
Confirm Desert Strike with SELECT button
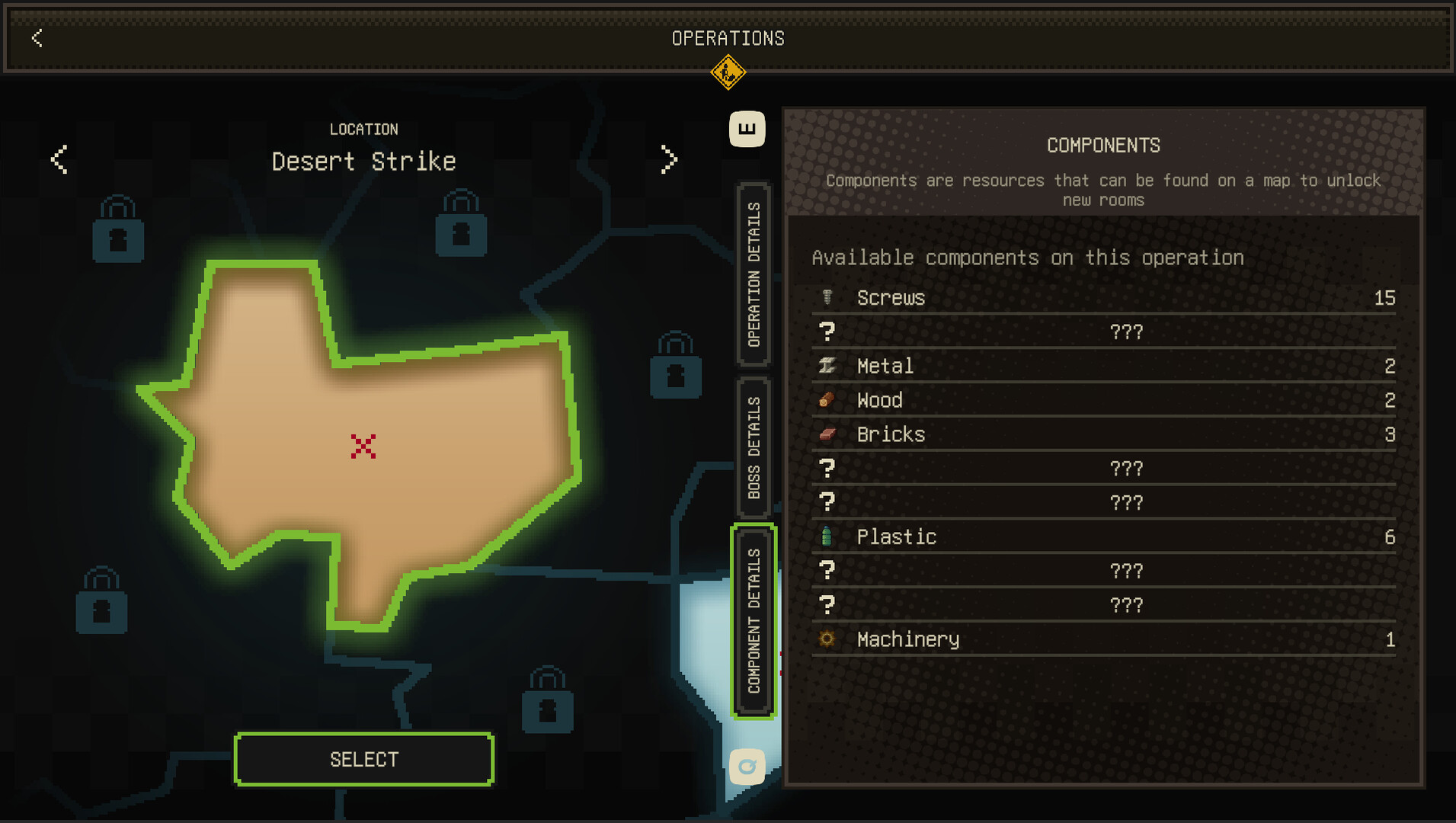coord(363,759)
